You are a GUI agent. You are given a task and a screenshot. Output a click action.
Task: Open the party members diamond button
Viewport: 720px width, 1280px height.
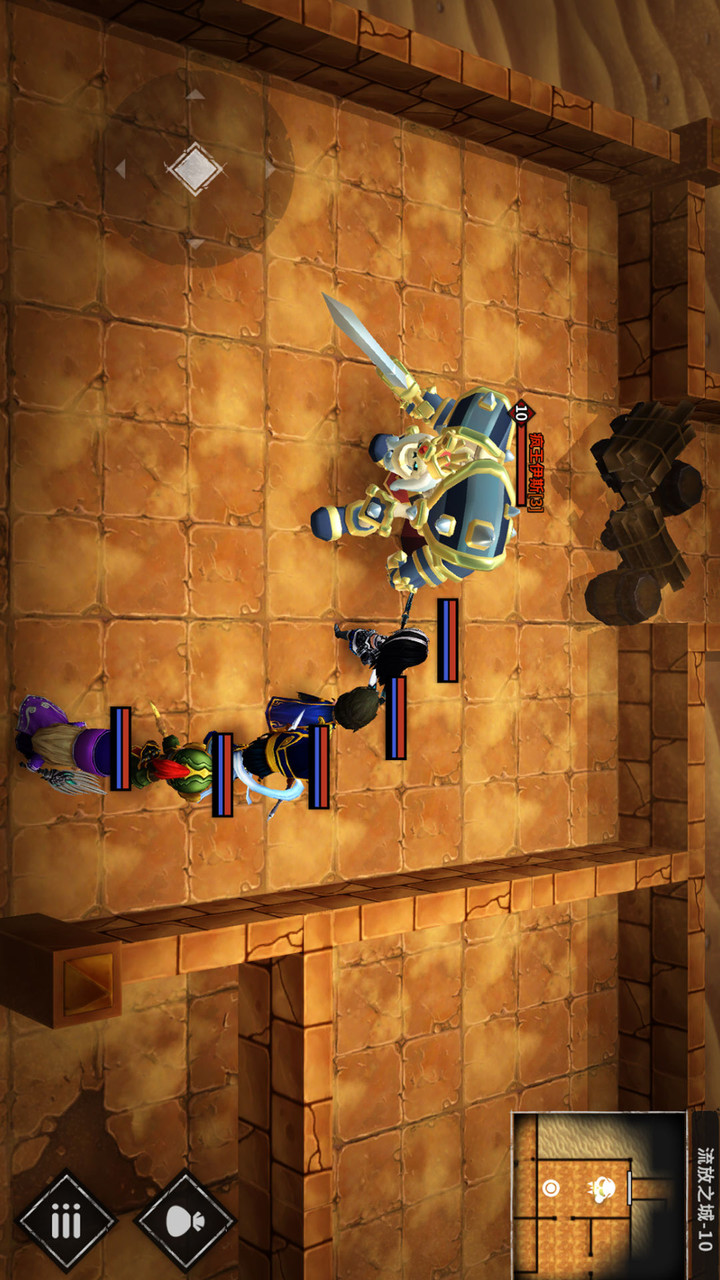point(67,1221)
